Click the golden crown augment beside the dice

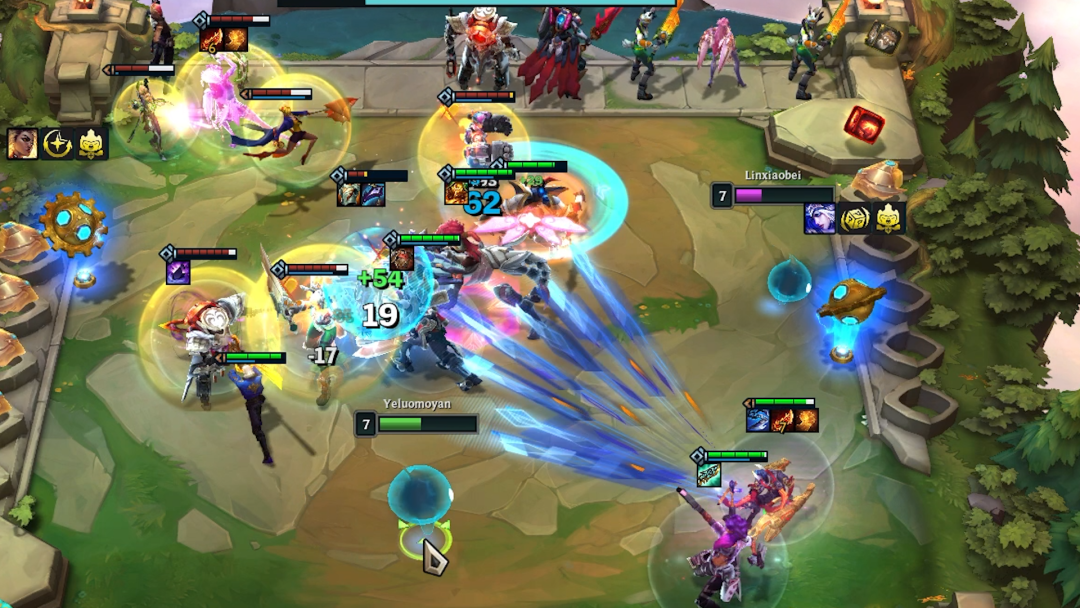tap(889, 218)
